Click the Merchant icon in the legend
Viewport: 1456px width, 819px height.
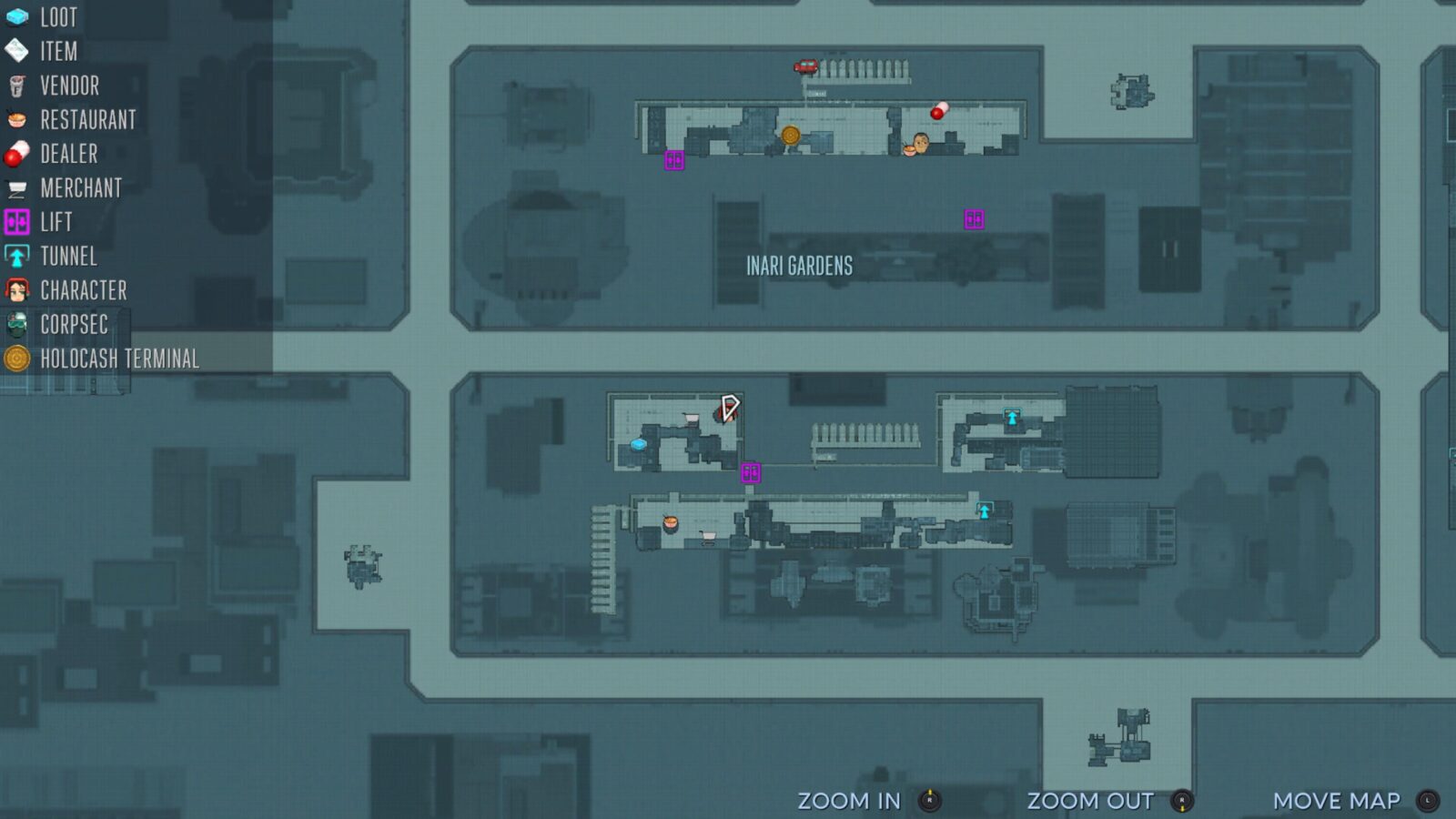tap(16, 188)
